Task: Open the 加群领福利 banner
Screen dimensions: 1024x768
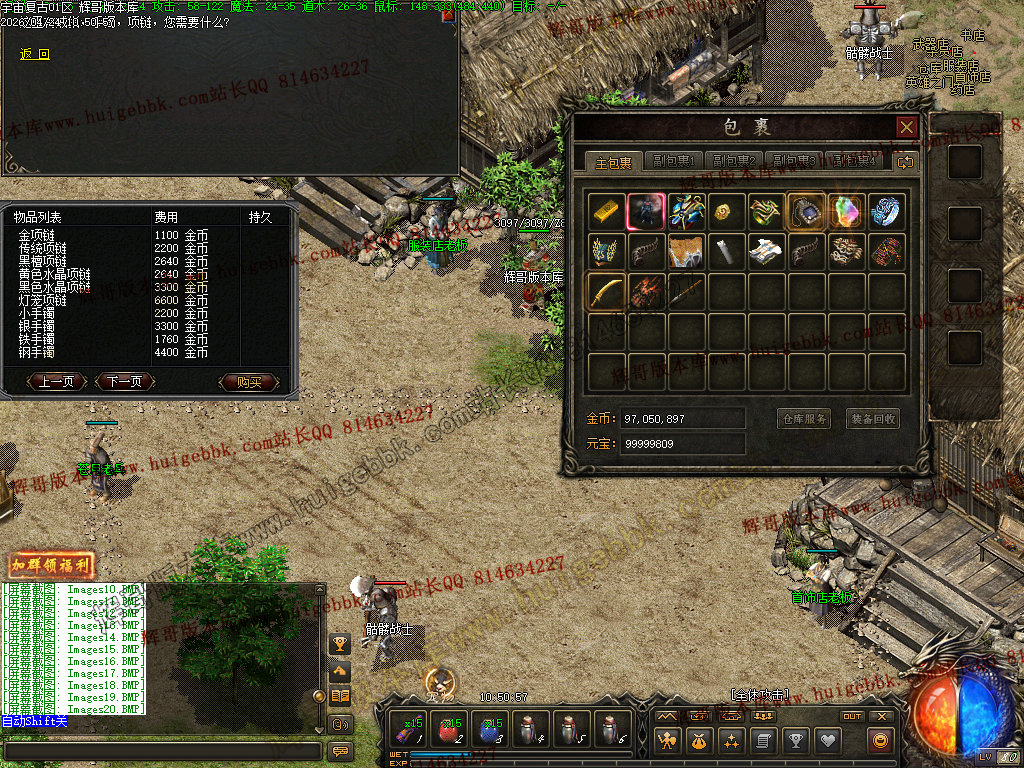Action: point(51,566)
